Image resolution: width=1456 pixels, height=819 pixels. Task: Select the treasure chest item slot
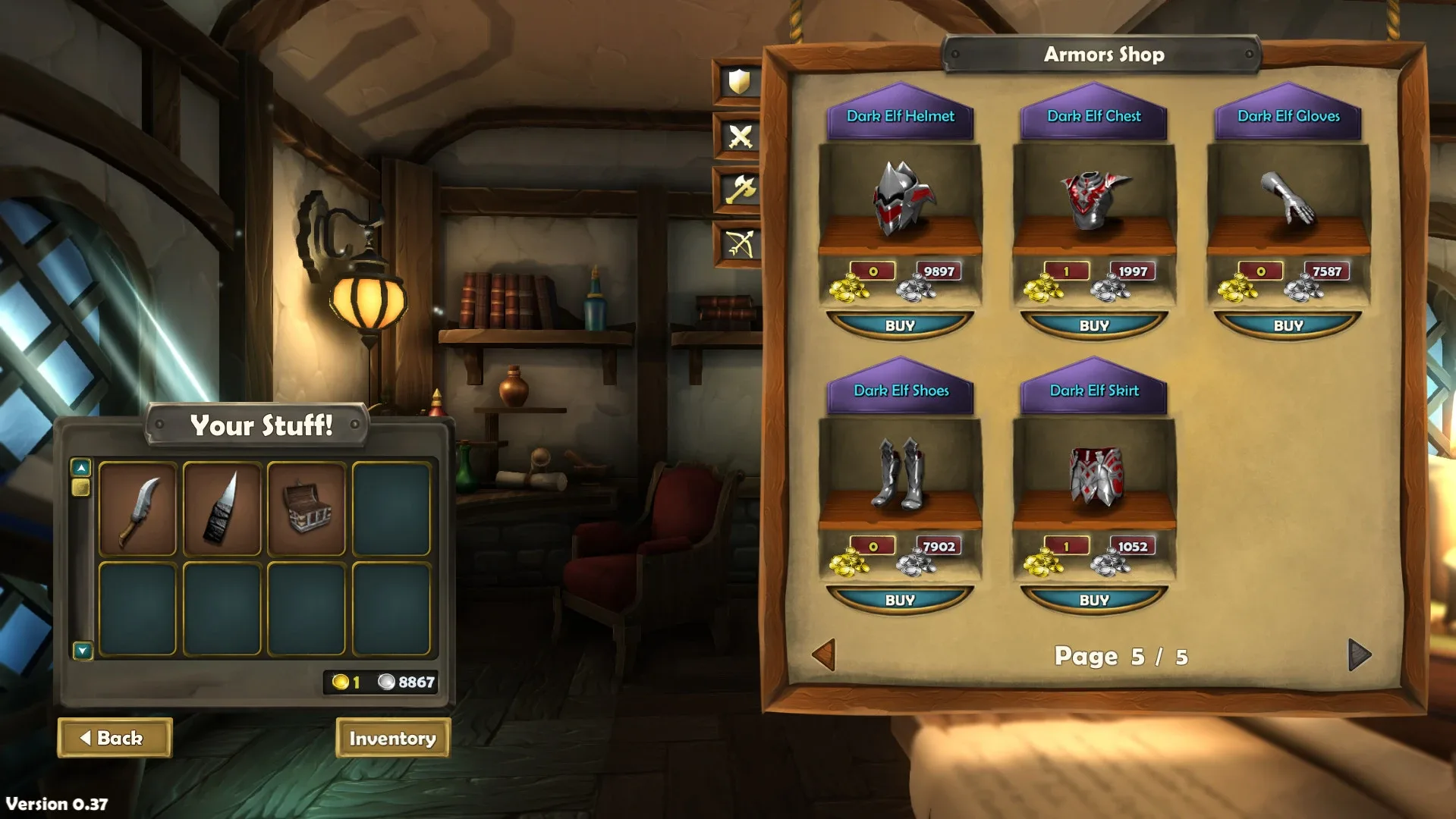point(307,510)
